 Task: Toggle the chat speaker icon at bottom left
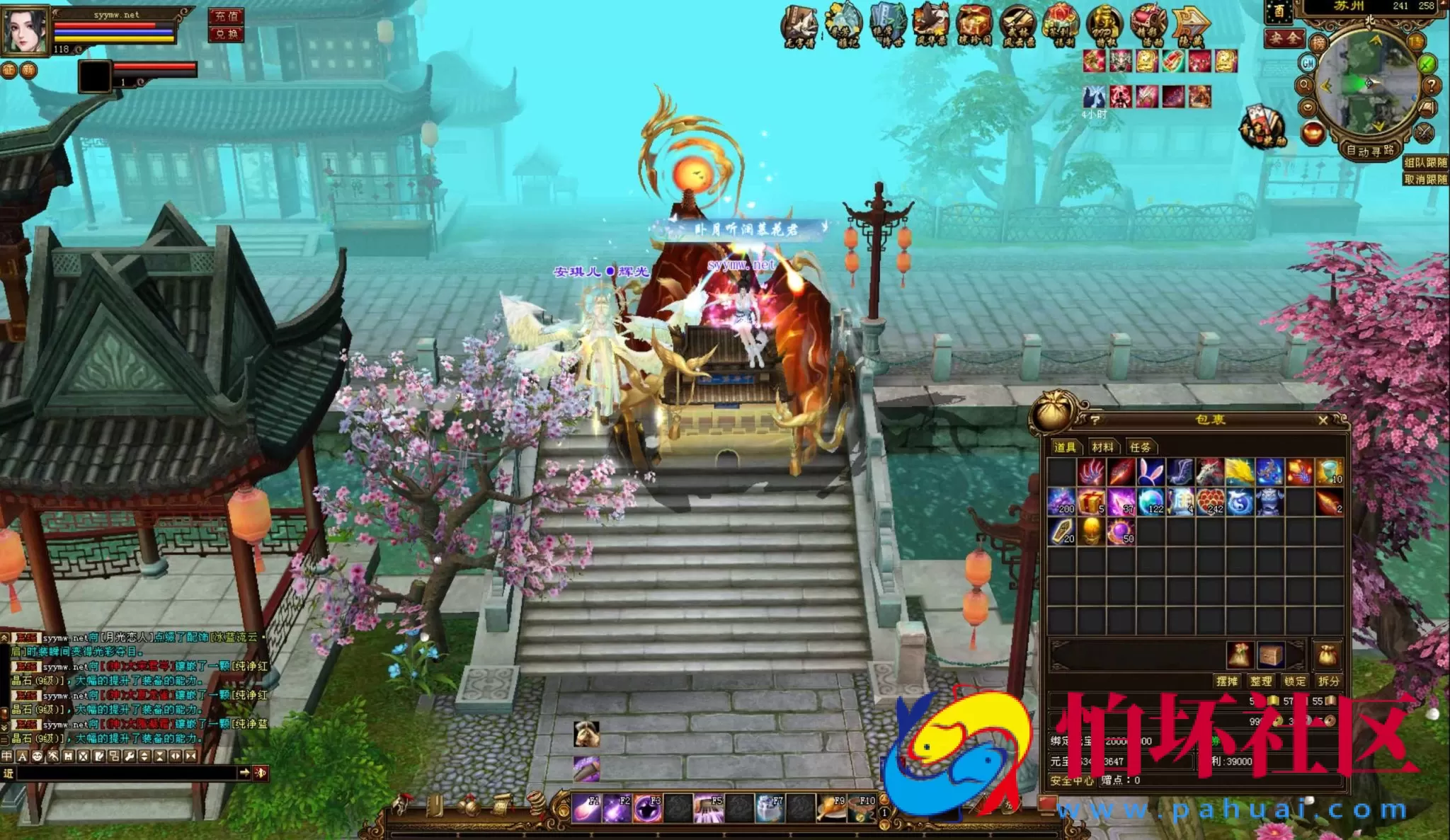pyautogui.click(x=261, y=773)
